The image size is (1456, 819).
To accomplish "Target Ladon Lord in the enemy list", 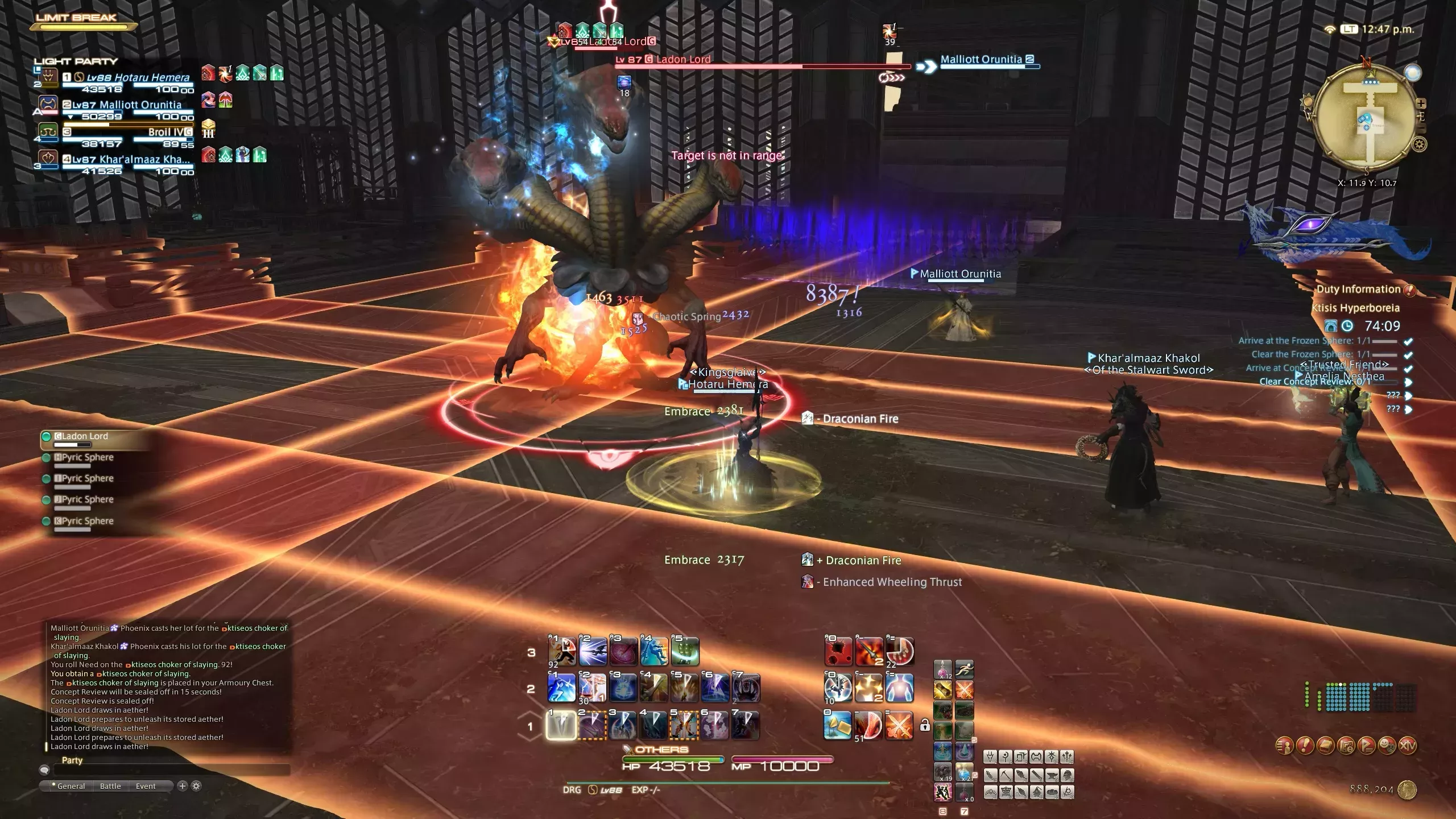I will pyautogui.click(x=85, y=437).
